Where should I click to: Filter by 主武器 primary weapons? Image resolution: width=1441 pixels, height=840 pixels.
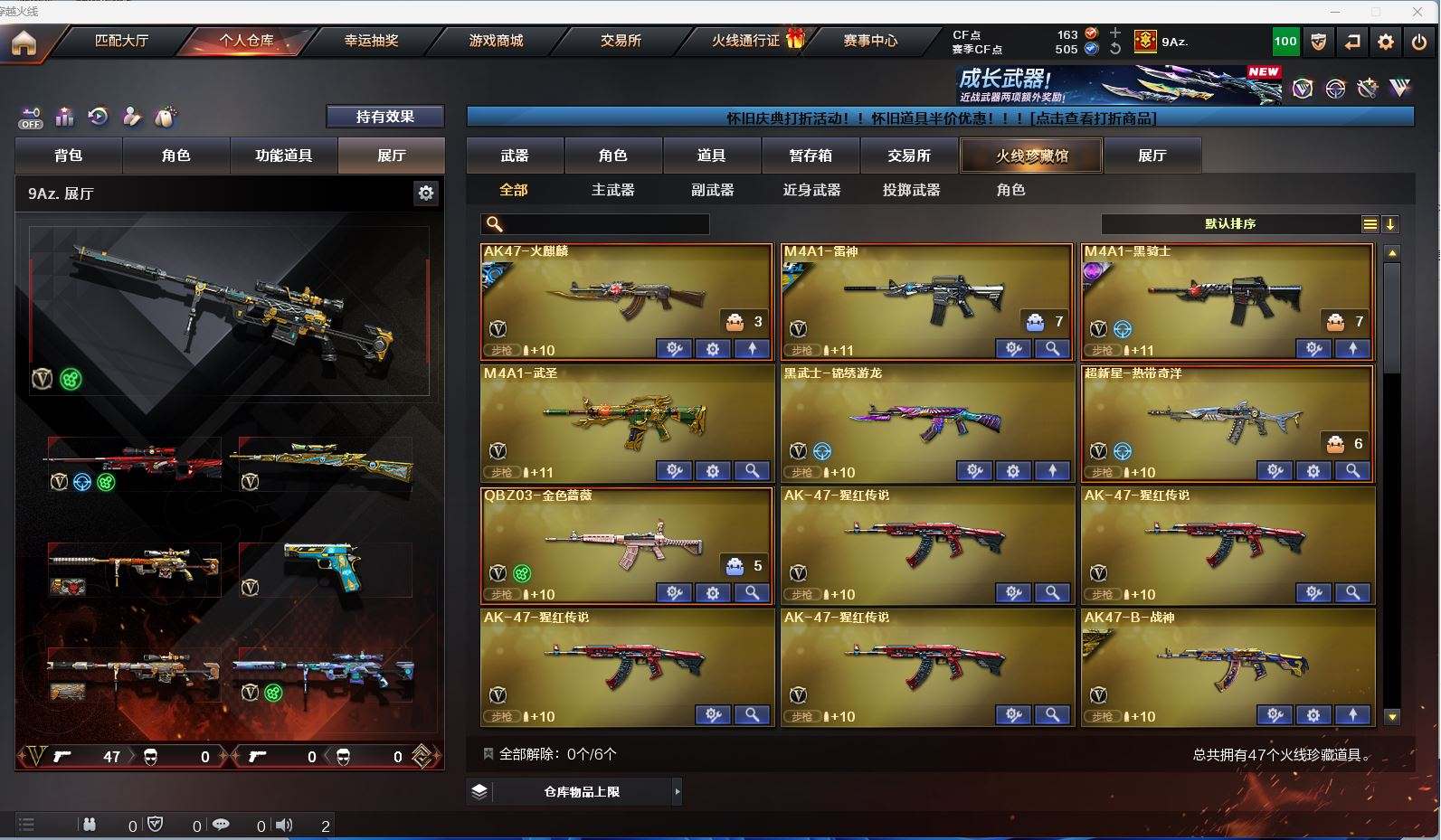pos(612,190)
